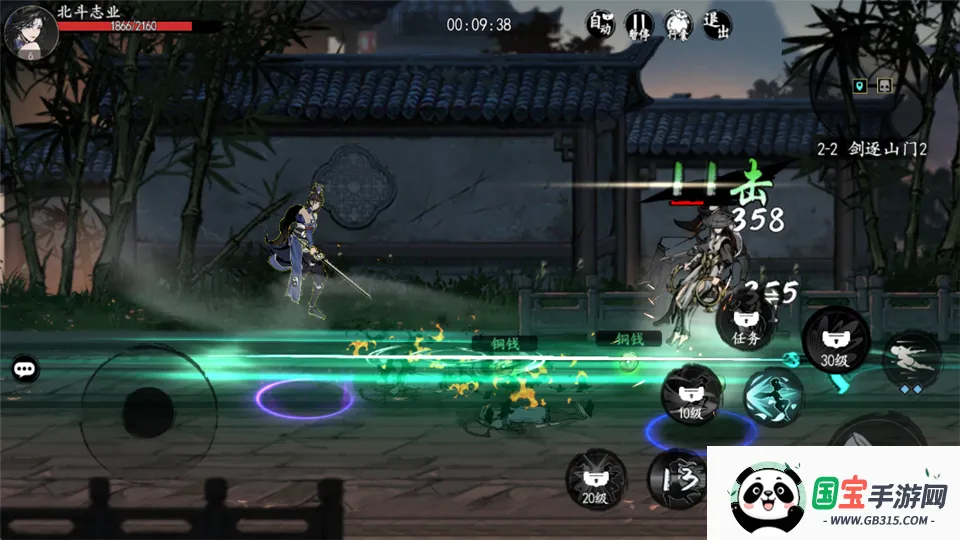
Task: Trigger the skill on cooldown showing 3
Action: coord(677,479)
